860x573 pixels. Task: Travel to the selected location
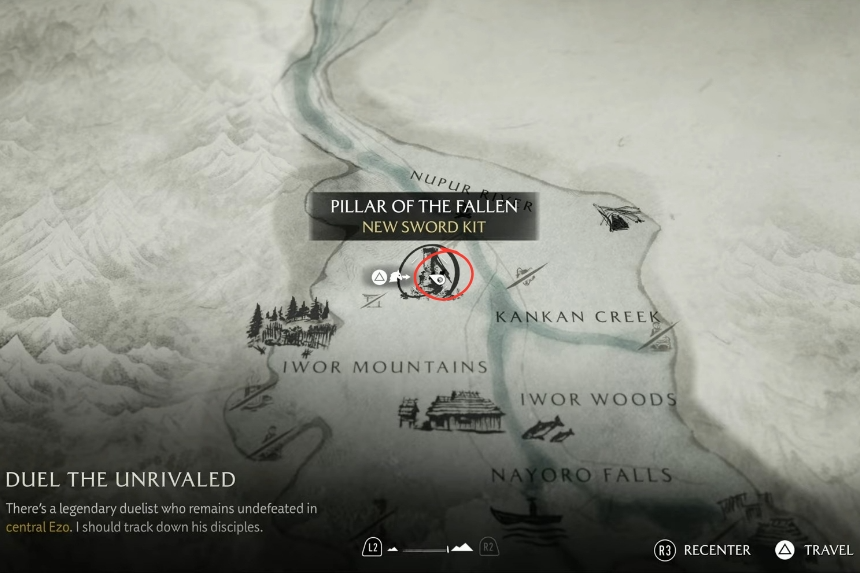pos(815,550)
